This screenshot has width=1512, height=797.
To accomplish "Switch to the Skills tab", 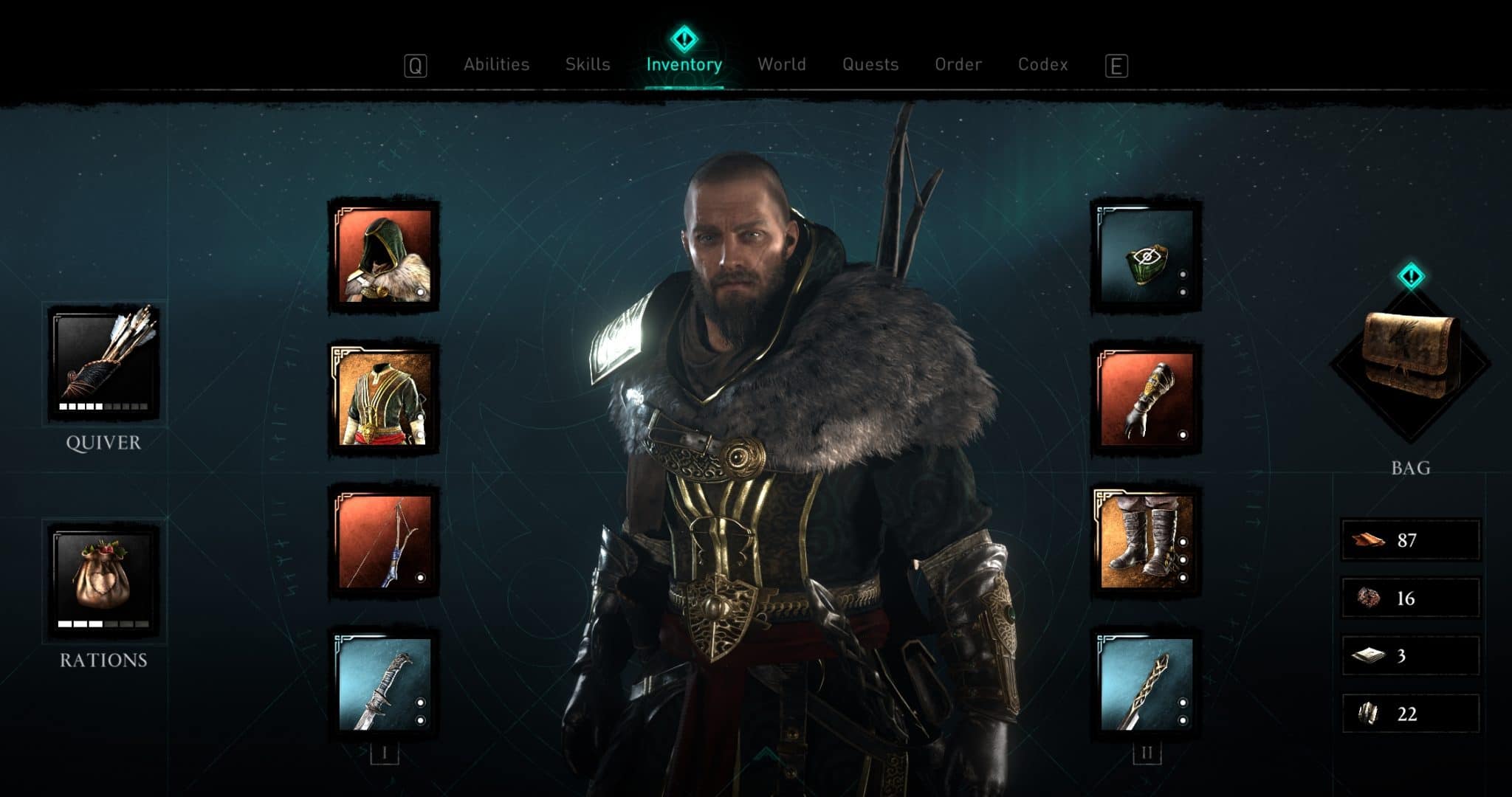I will point(587,65).
